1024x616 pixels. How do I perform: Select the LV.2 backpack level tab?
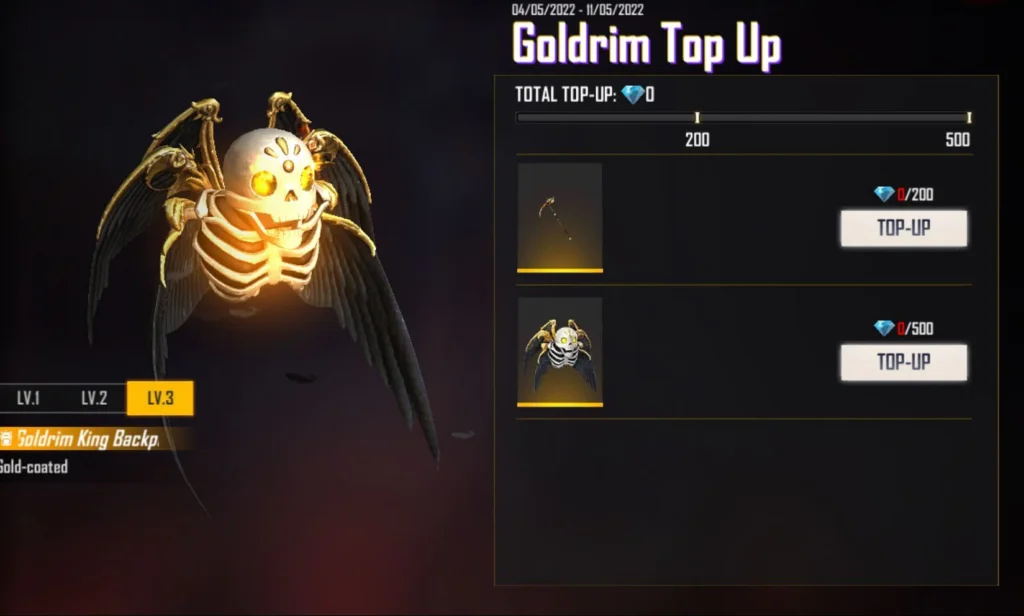pos(94,398)
